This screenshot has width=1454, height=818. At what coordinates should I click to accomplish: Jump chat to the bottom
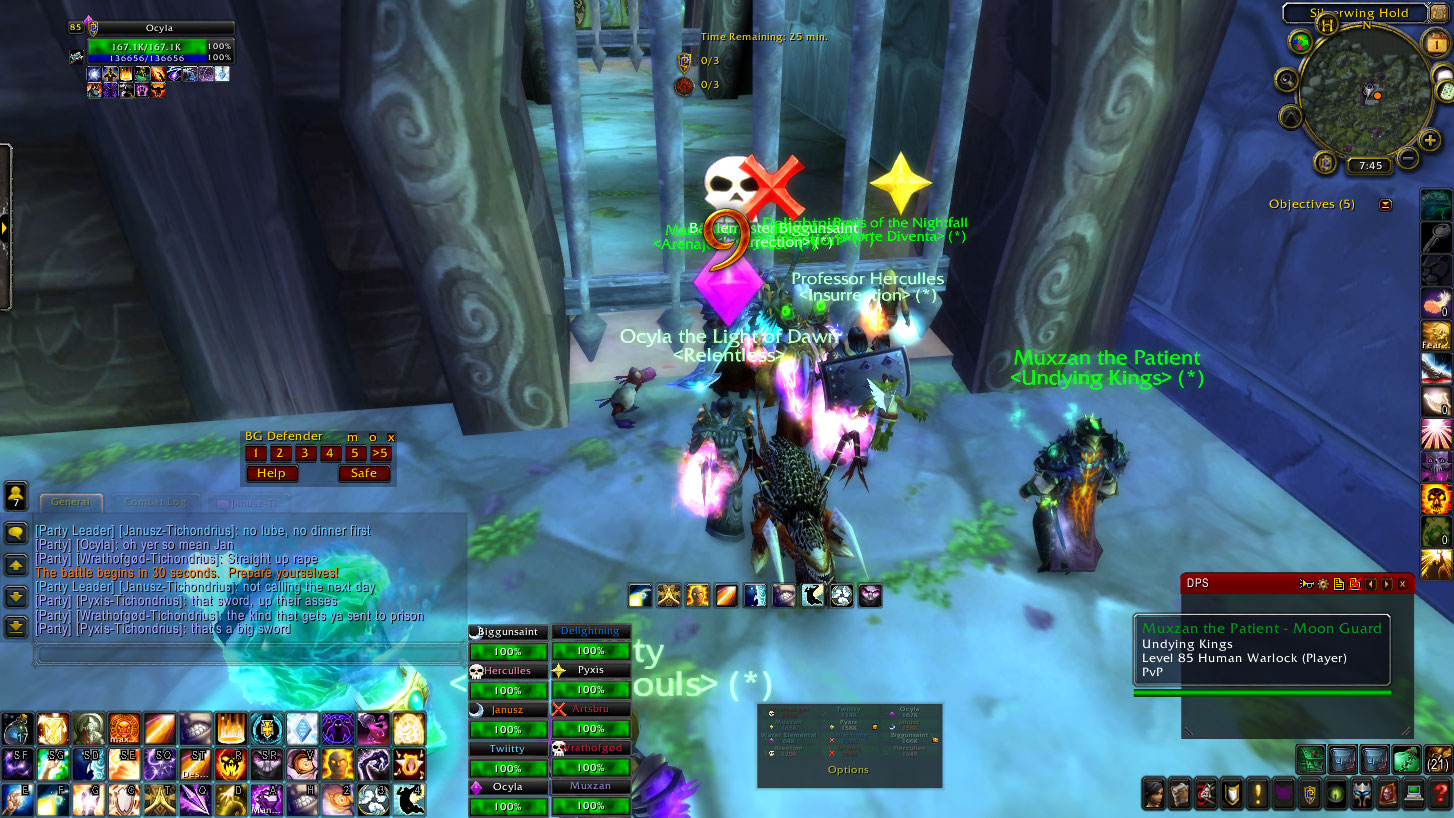[x=16, y=627]
